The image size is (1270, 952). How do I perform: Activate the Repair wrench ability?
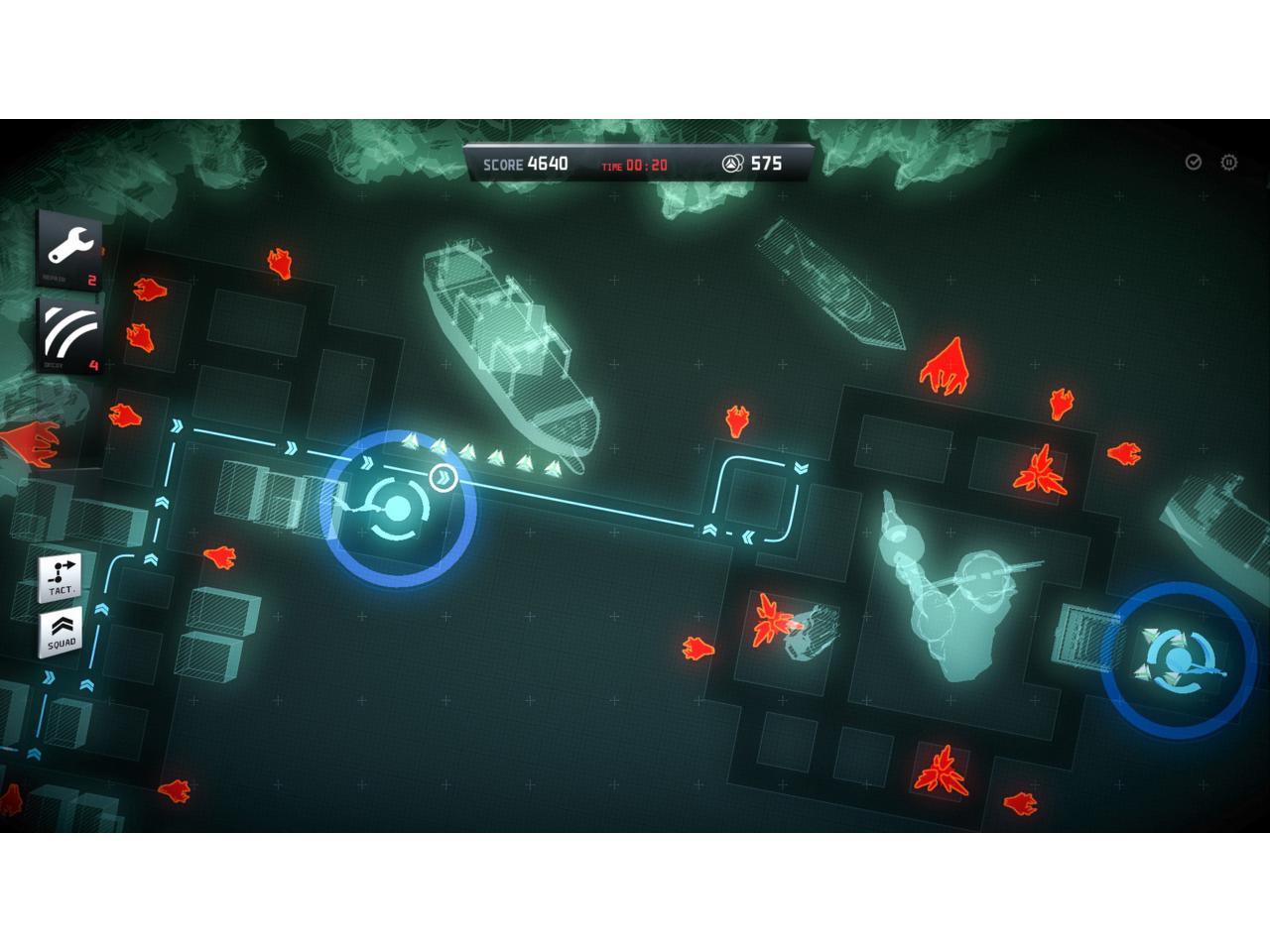click(70, 248)
